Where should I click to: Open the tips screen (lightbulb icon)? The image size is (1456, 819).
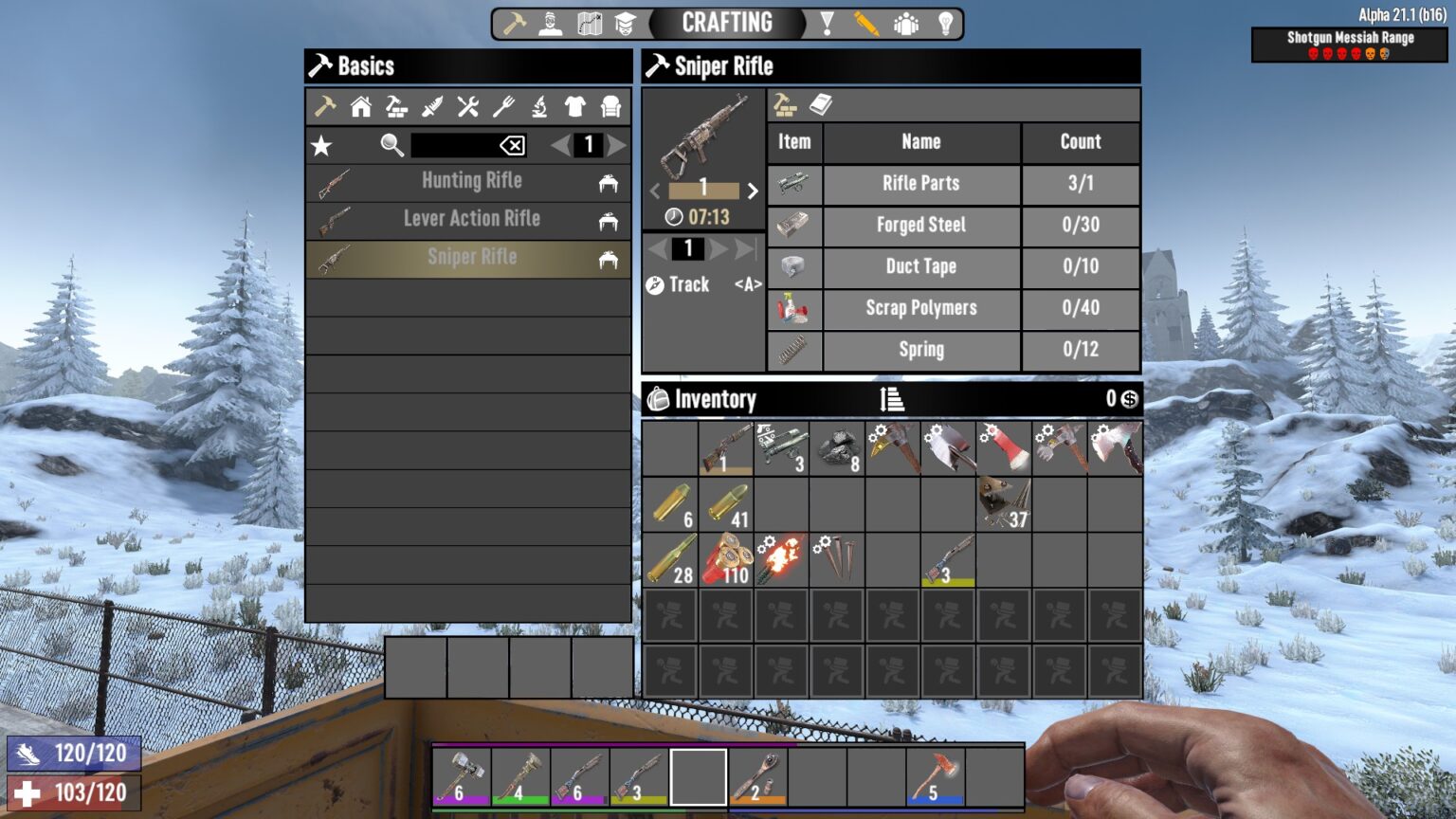tap(945, 22)
